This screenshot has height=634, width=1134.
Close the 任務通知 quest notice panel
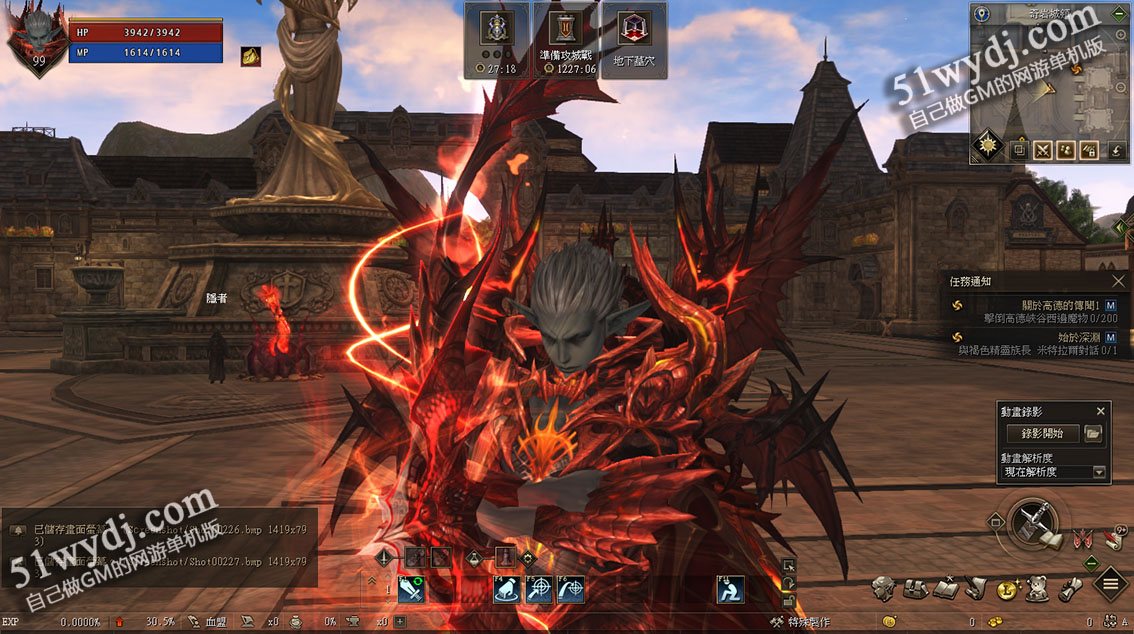(1118, 282)
